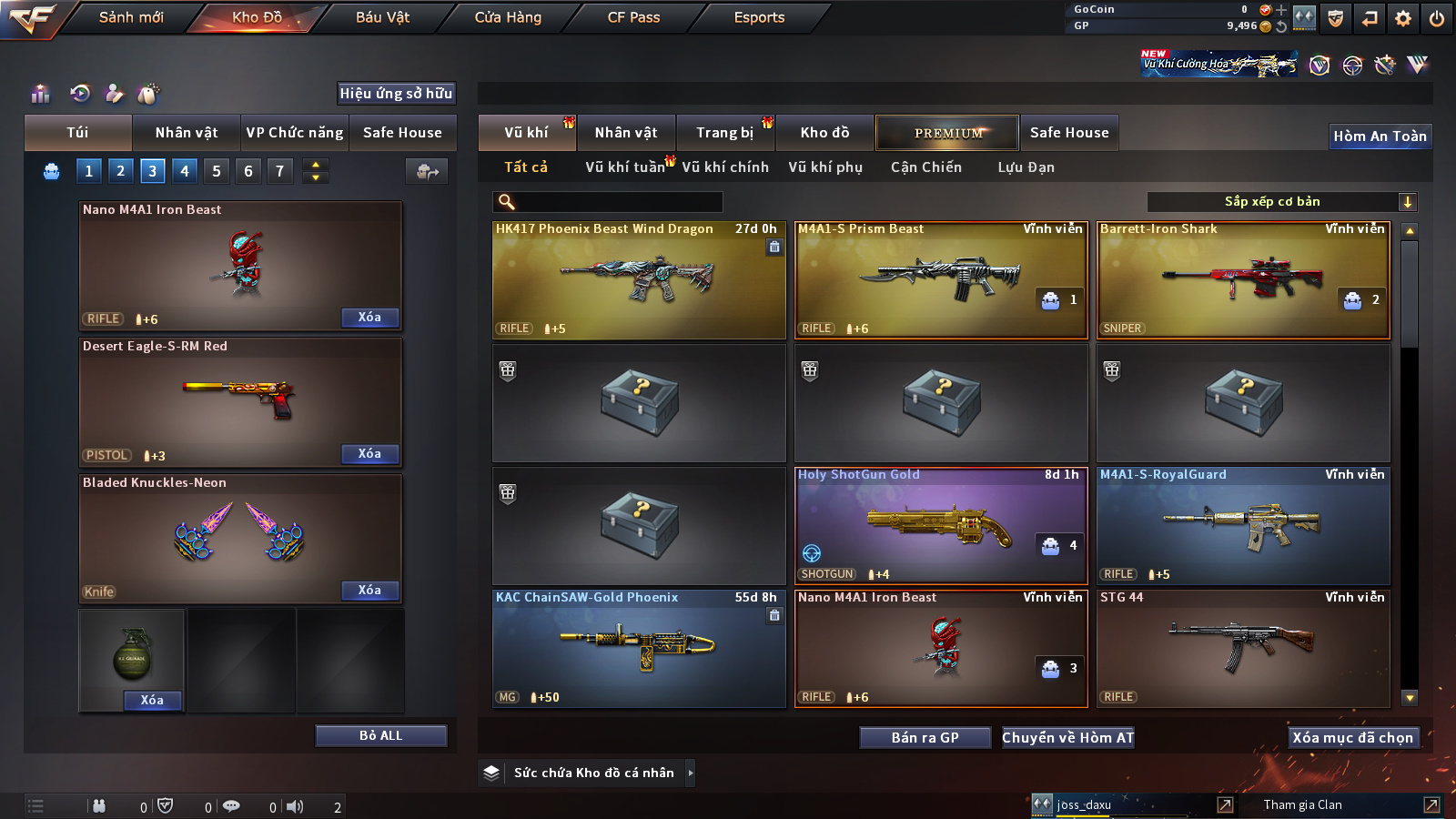This screenshot has width=1456, height=819.
Task: Open the settings gear icon
Action: click(1403, 18)
